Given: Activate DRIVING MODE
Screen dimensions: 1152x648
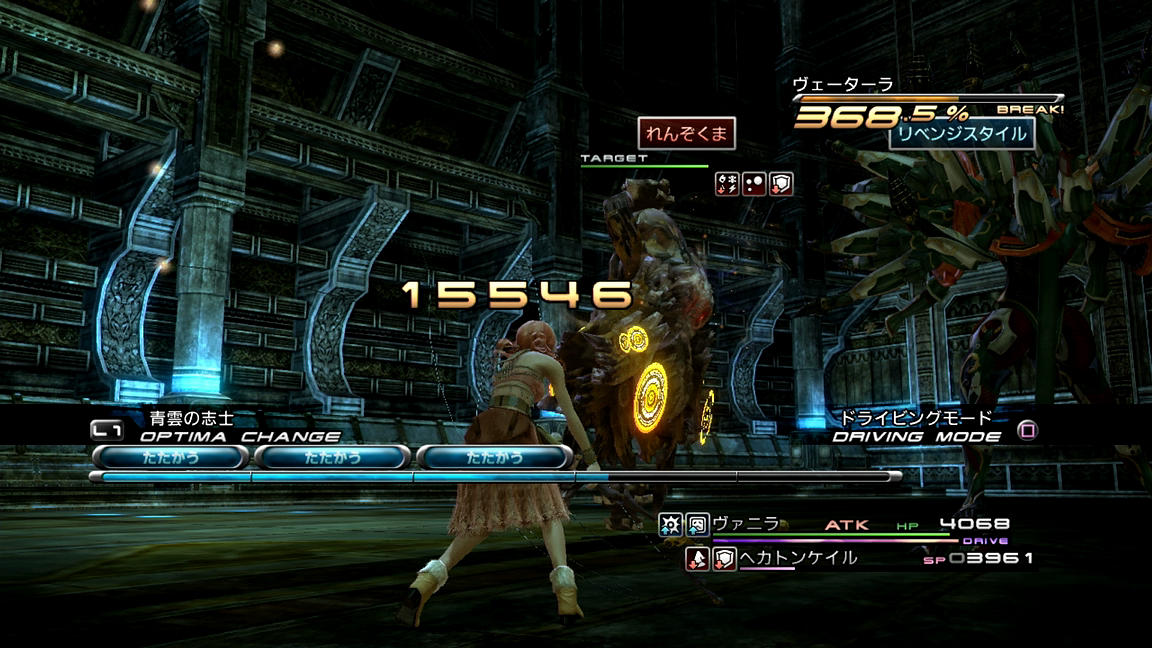Looking at the screenshot, I should (x=917, y=436).
